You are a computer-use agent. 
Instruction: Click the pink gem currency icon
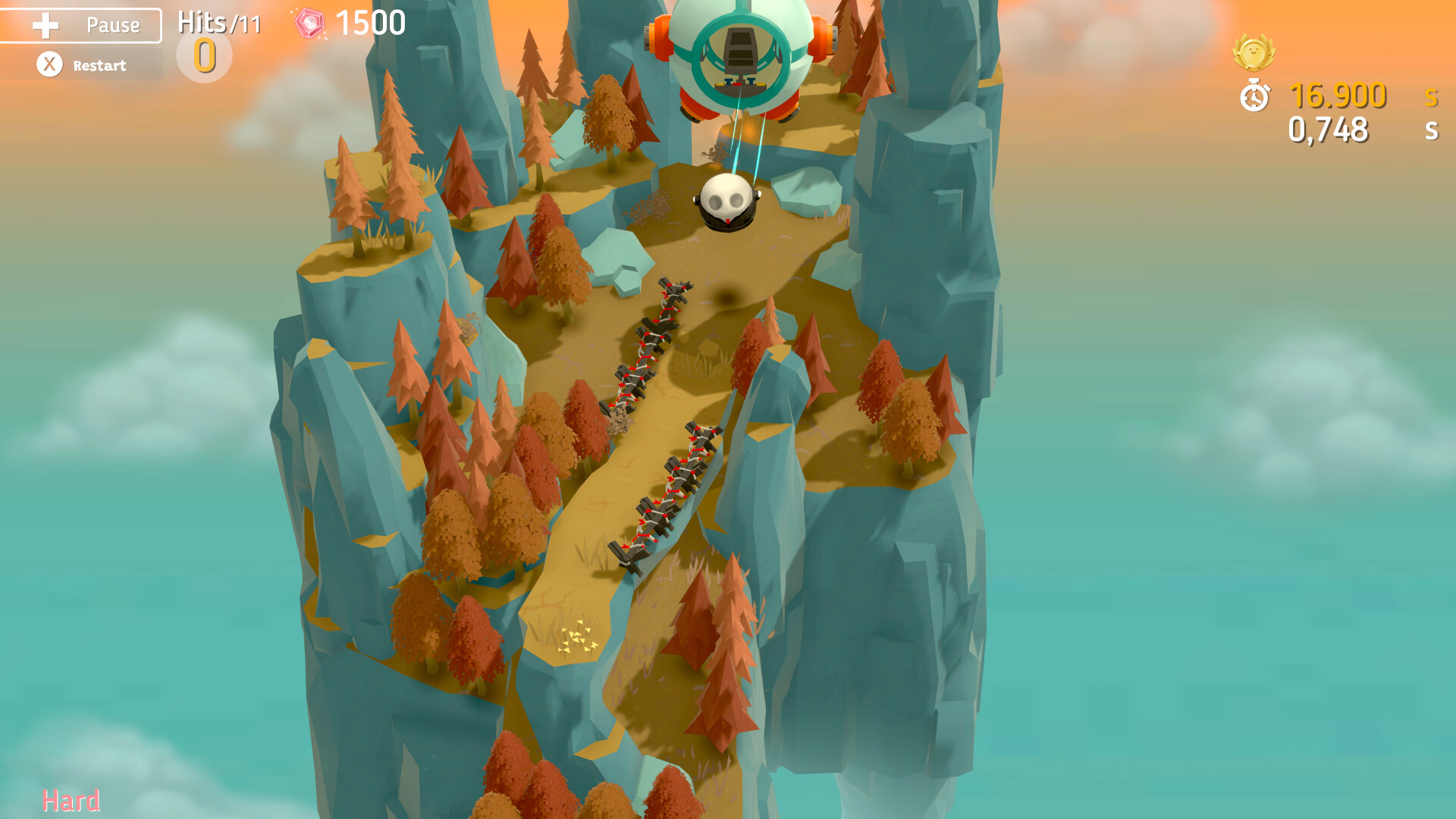click(309, 23)
